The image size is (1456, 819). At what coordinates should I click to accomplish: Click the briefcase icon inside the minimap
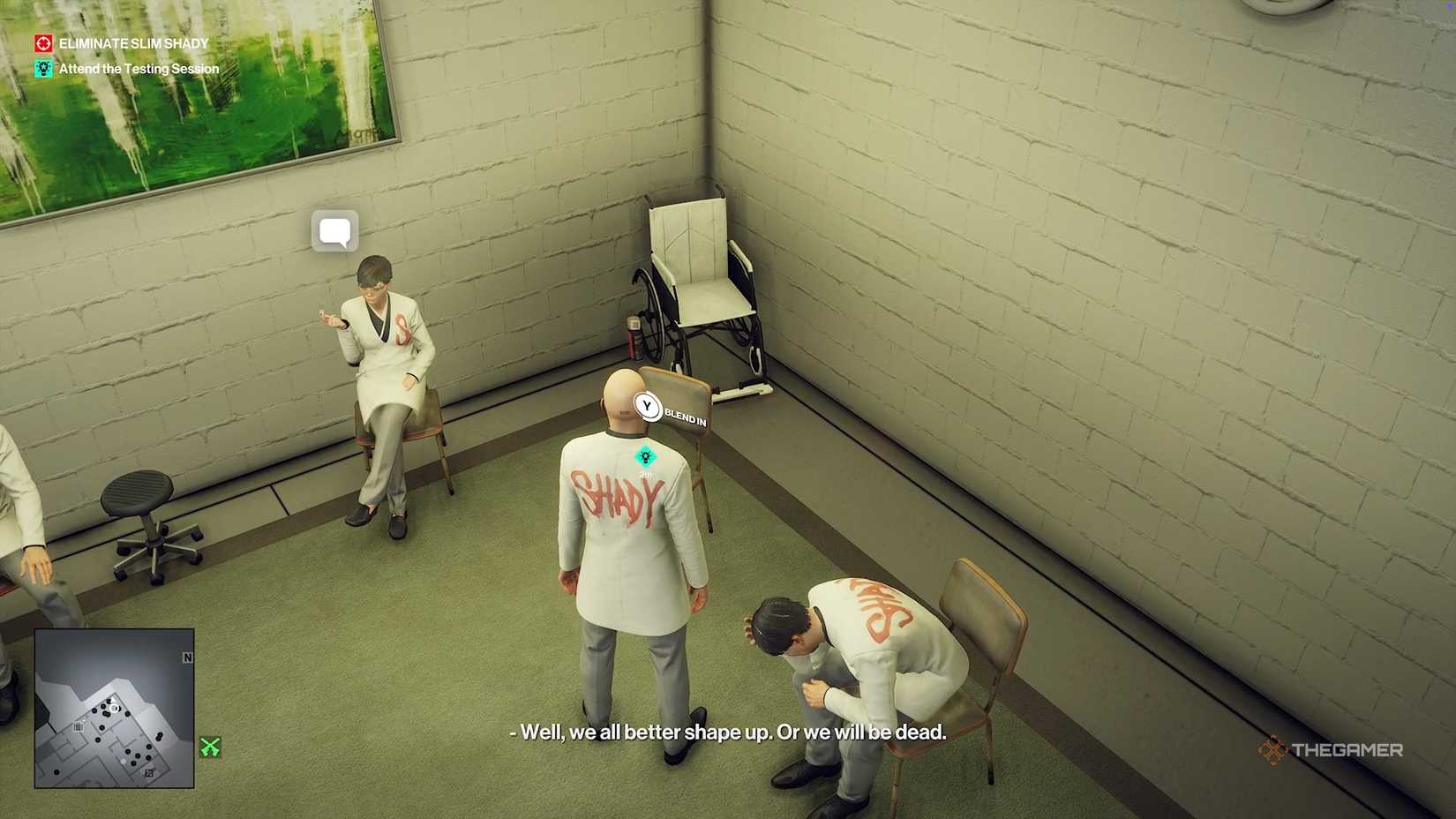pos(79,725)
